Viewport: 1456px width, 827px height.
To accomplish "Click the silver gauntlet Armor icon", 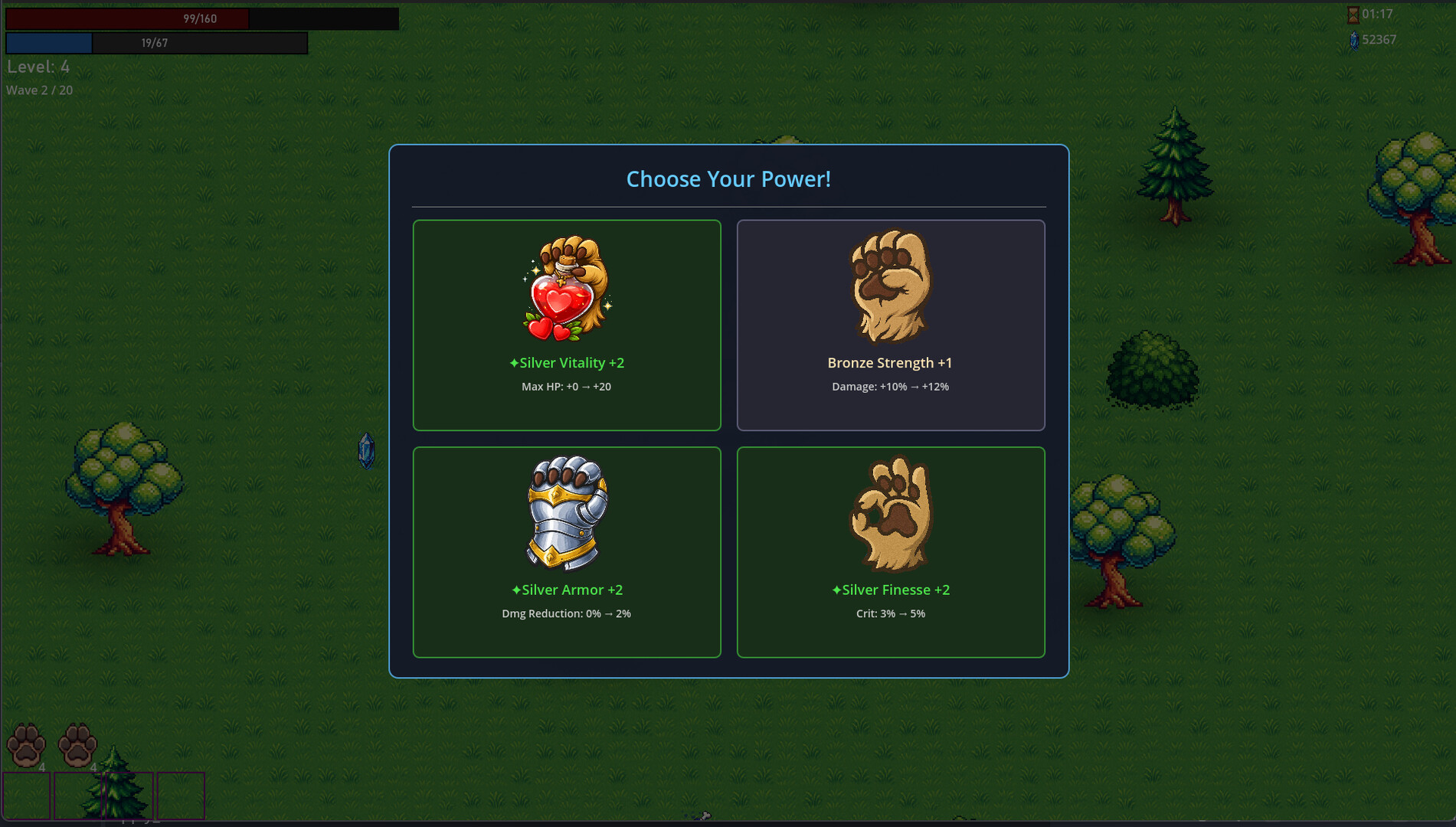I will pyautogui.click(x=567, y=513).
